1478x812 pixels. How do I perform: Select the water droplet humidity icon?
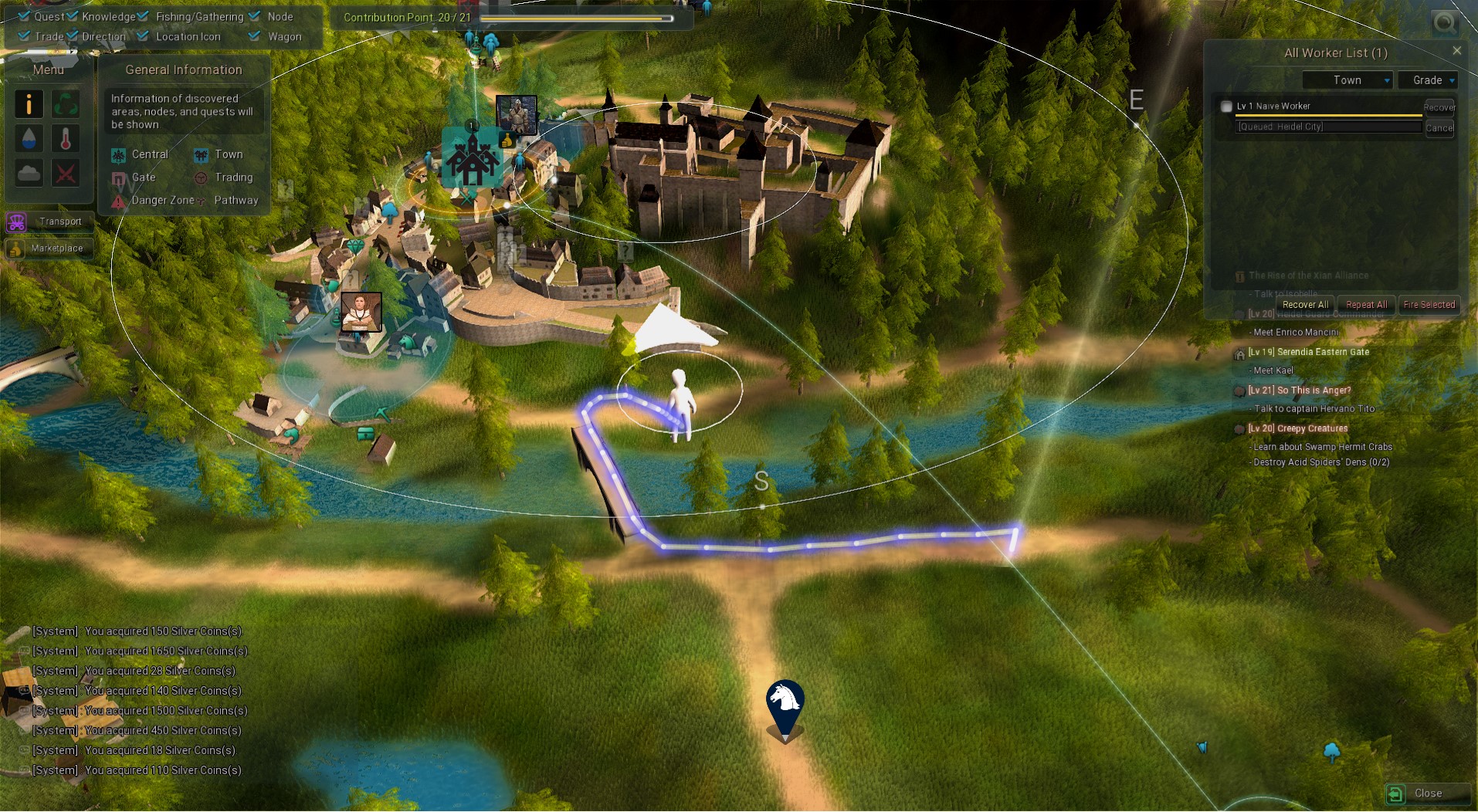click(29, 138)
